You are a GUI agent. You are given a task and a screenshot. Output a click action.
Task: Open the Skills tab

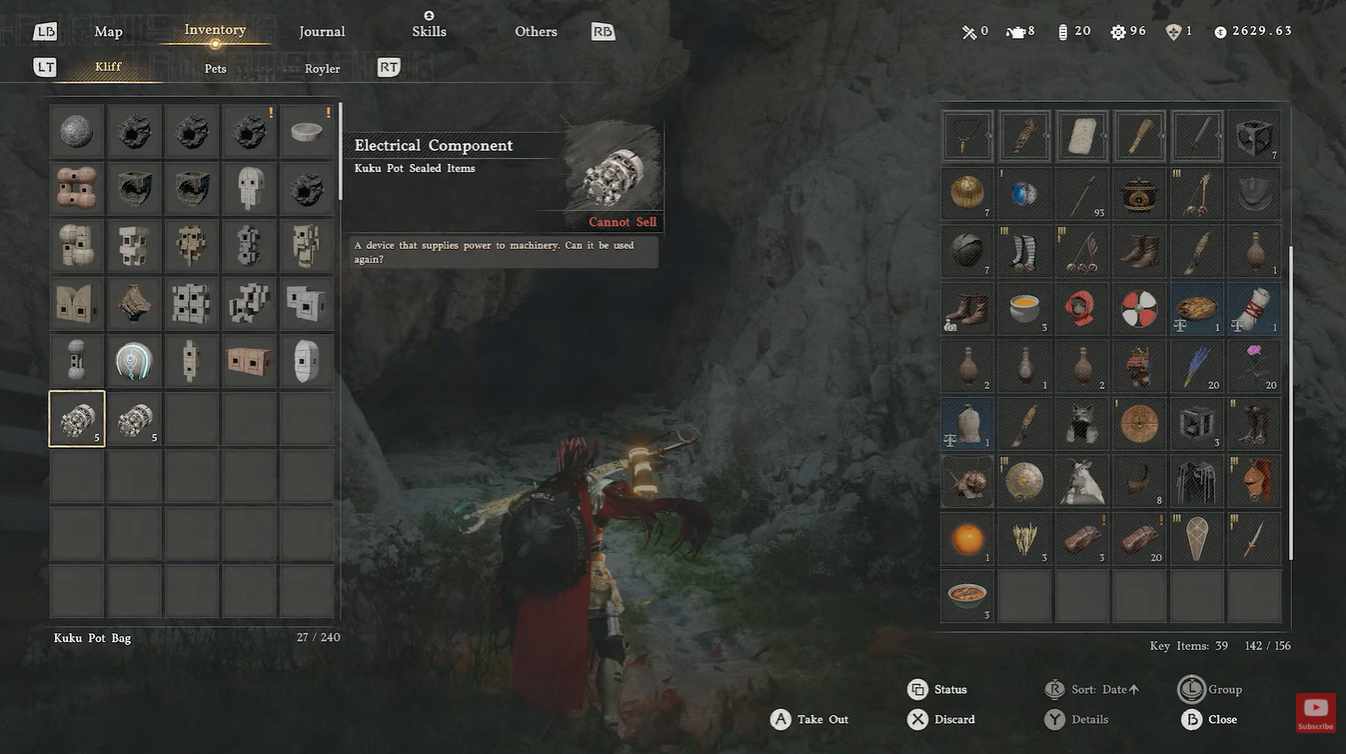click(x=428, y=32)
